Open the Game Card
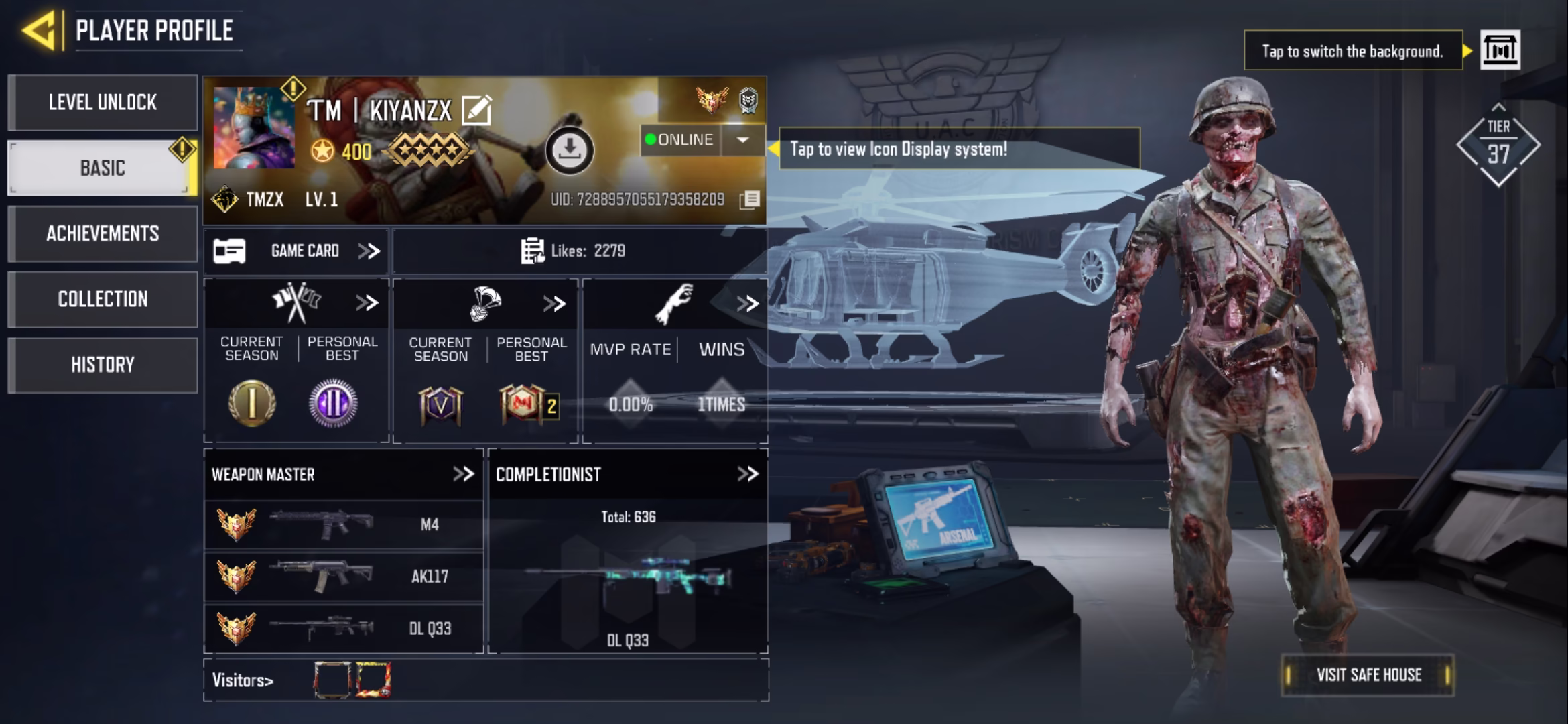1568x724 pixels. [x=296, y=251]
